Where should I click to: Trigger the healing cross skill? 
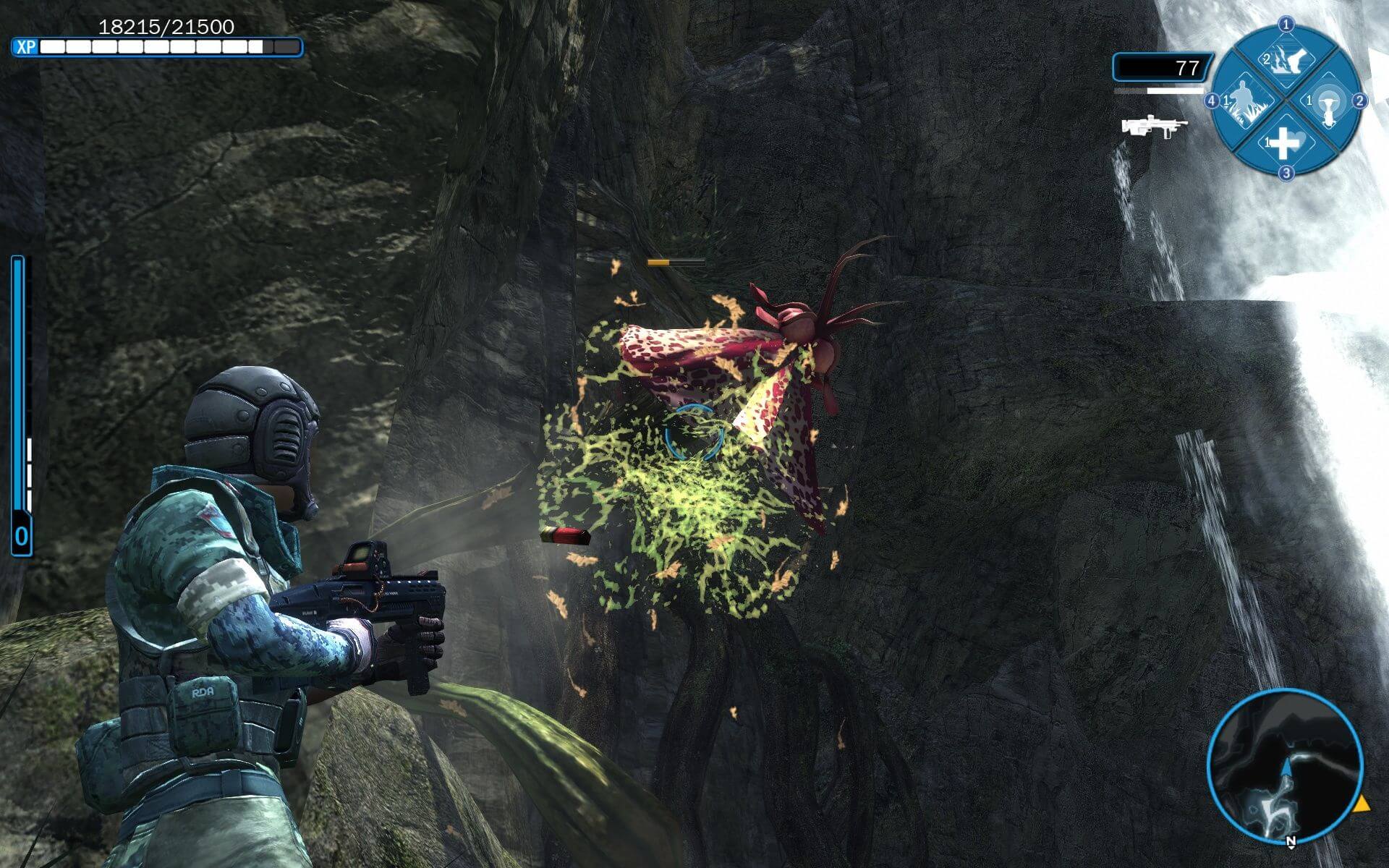(x=1286, y=142)
